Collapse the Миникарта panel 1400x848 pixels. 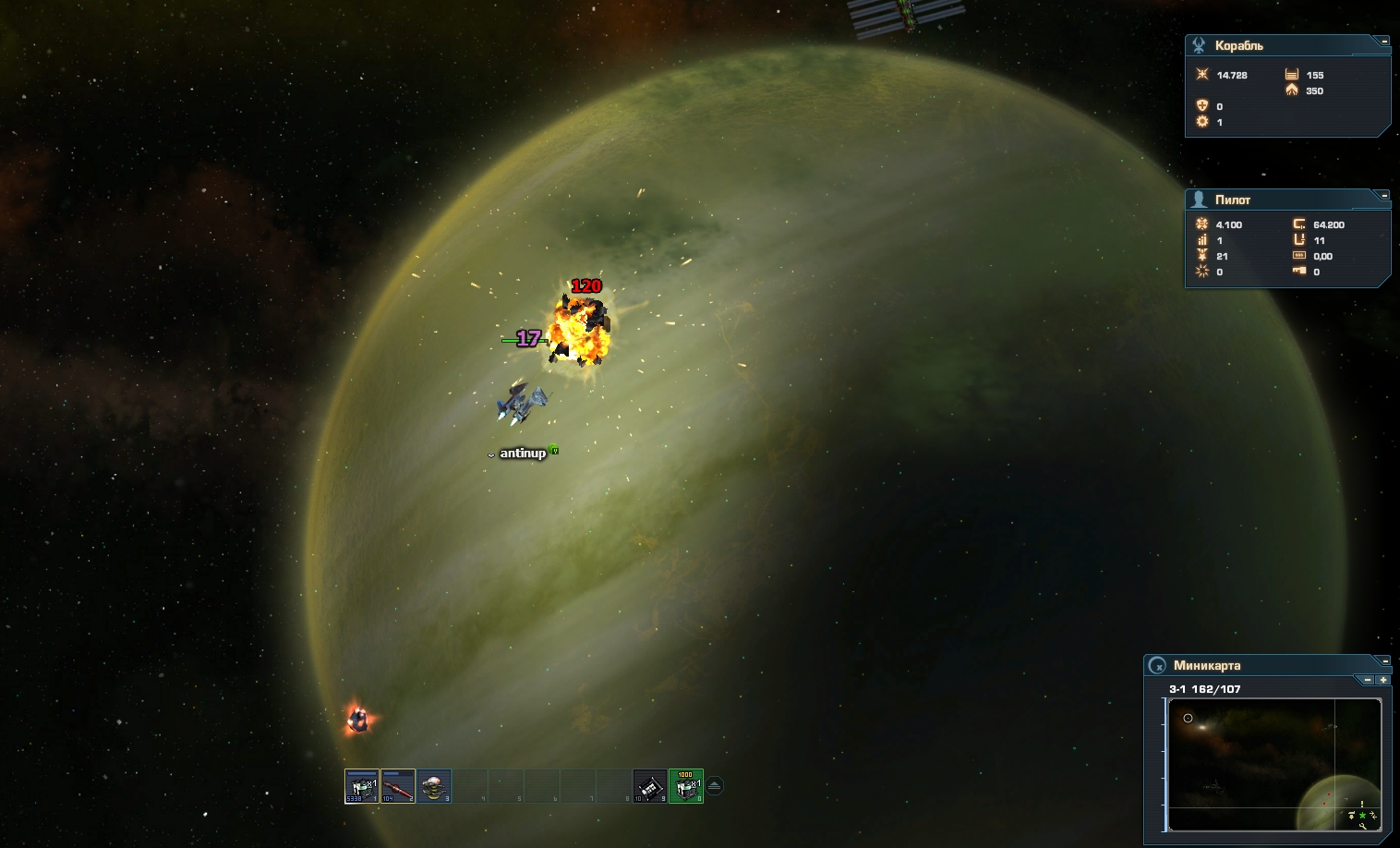coord(1383,660)
